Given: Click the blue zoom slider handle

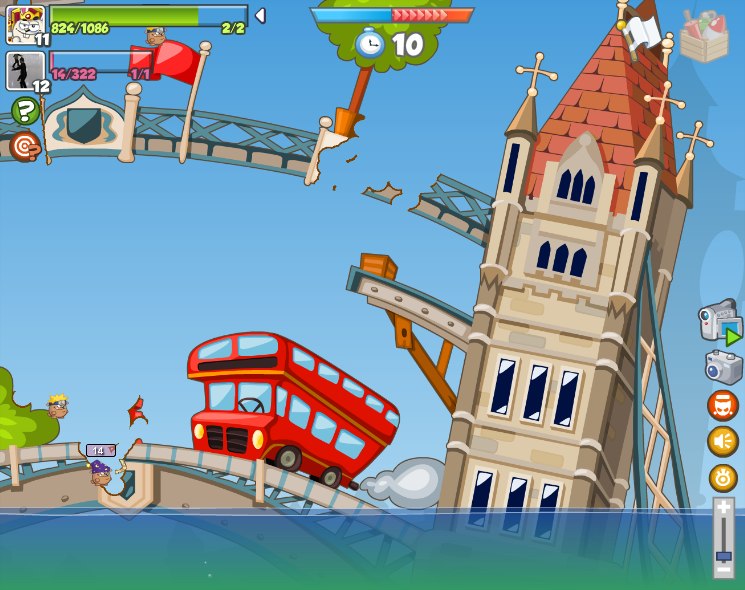Looking at the screenshot, I should 723,555.
